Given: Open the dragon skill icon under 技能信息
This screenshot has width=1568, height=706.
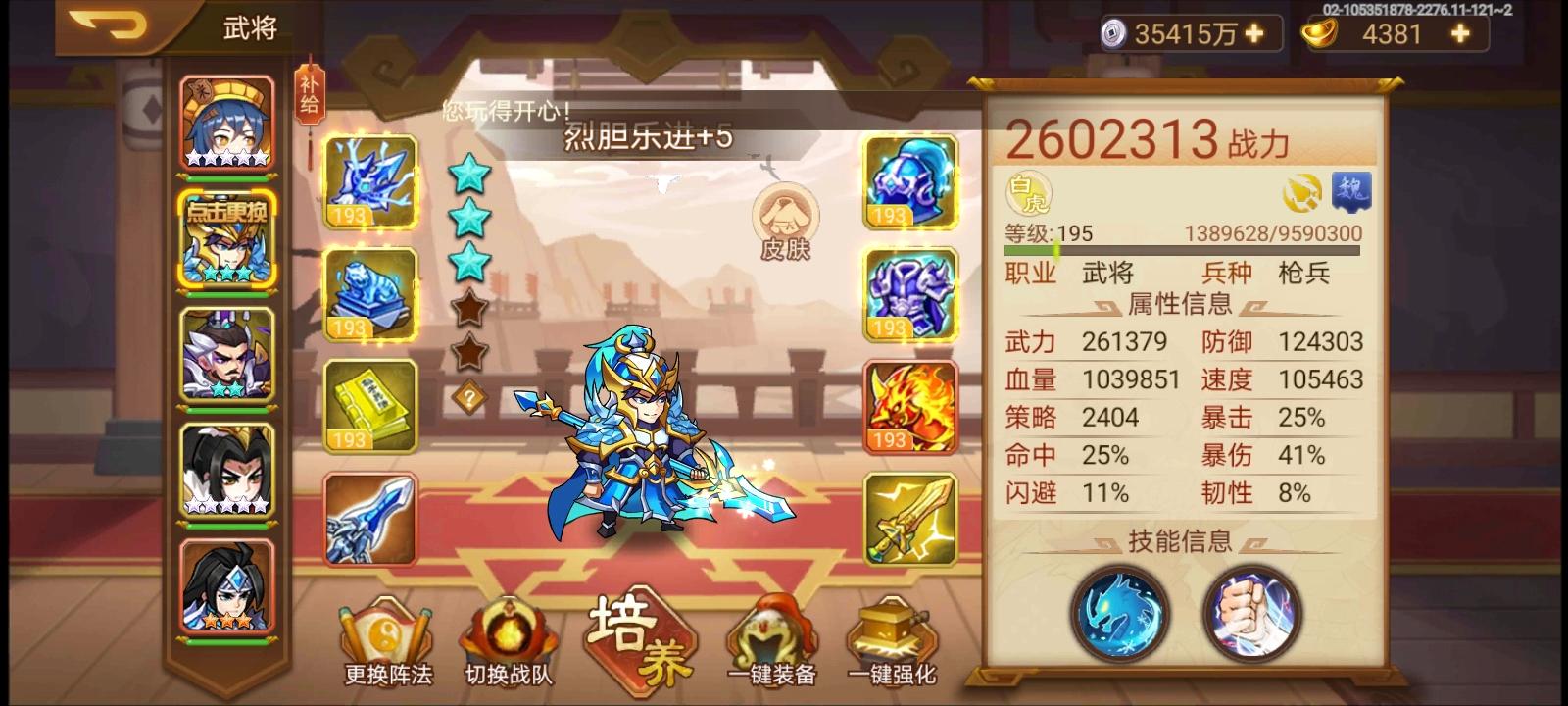Looking at the screenshot, I should (1119, 613).
